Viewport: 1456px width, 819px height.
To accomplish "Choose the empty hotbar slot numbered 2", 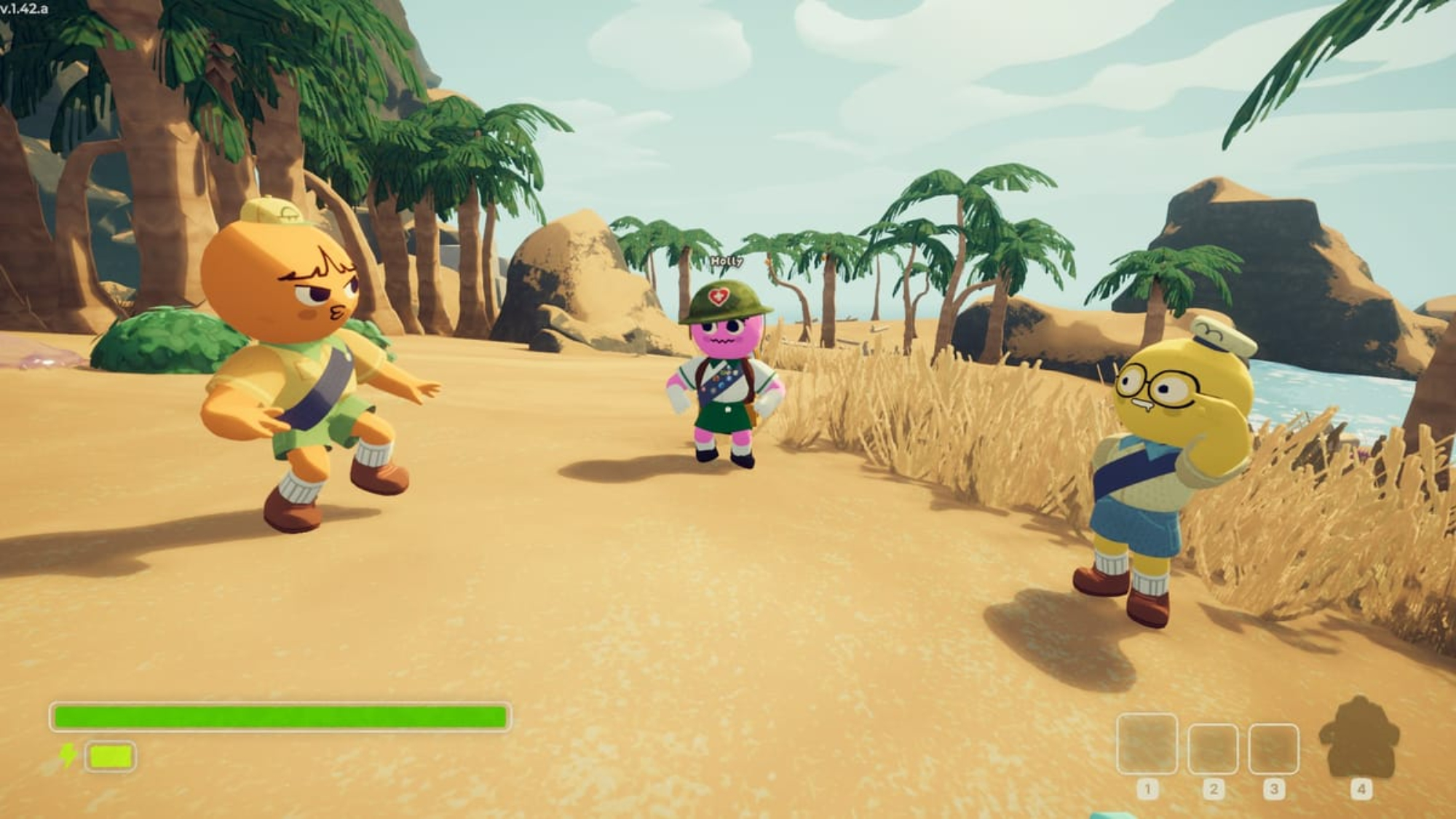I will [x=1213, y=748].
